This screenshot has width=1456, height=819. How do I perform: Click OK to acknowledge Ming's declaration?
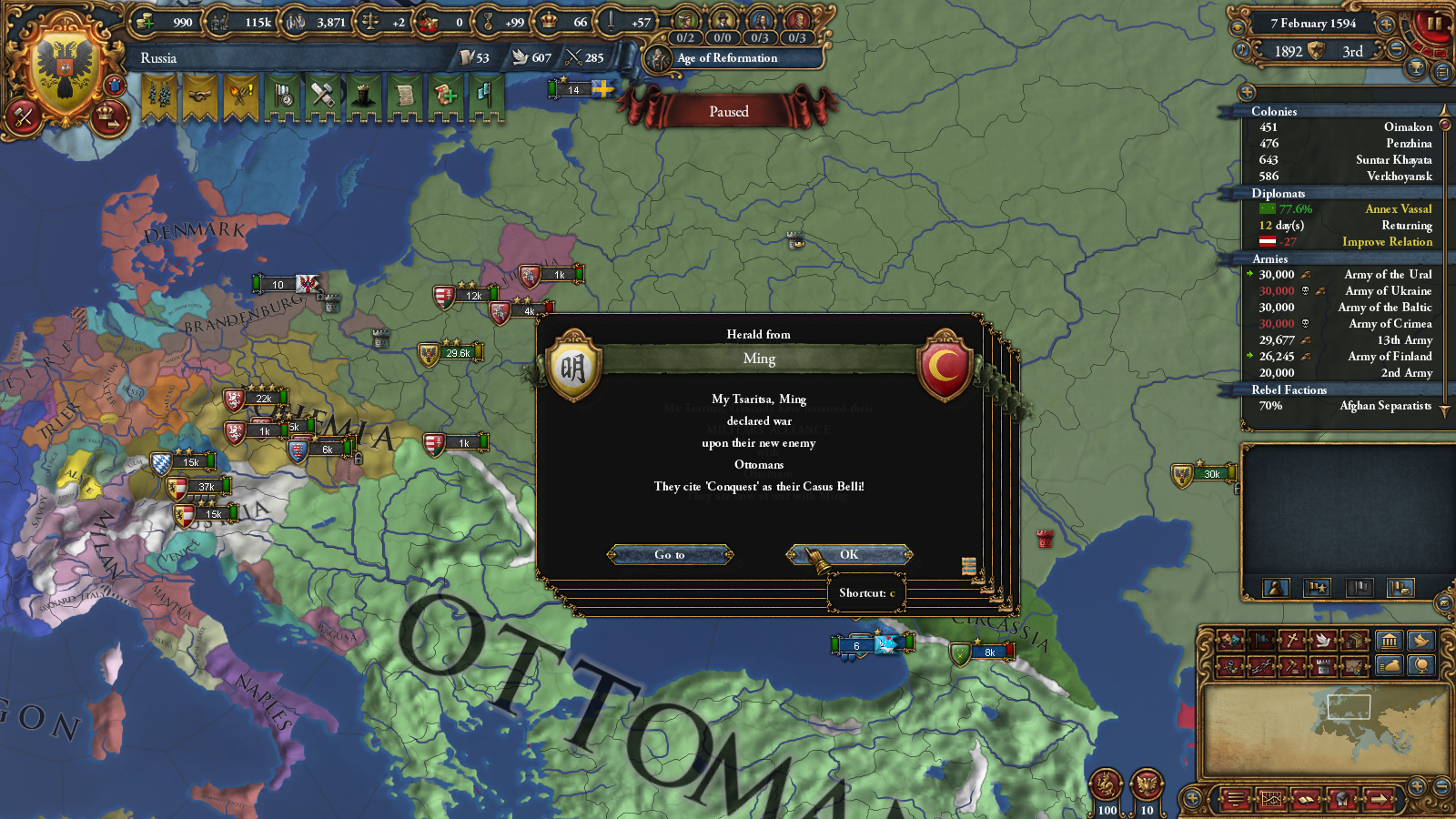click(x=849, y=555)
